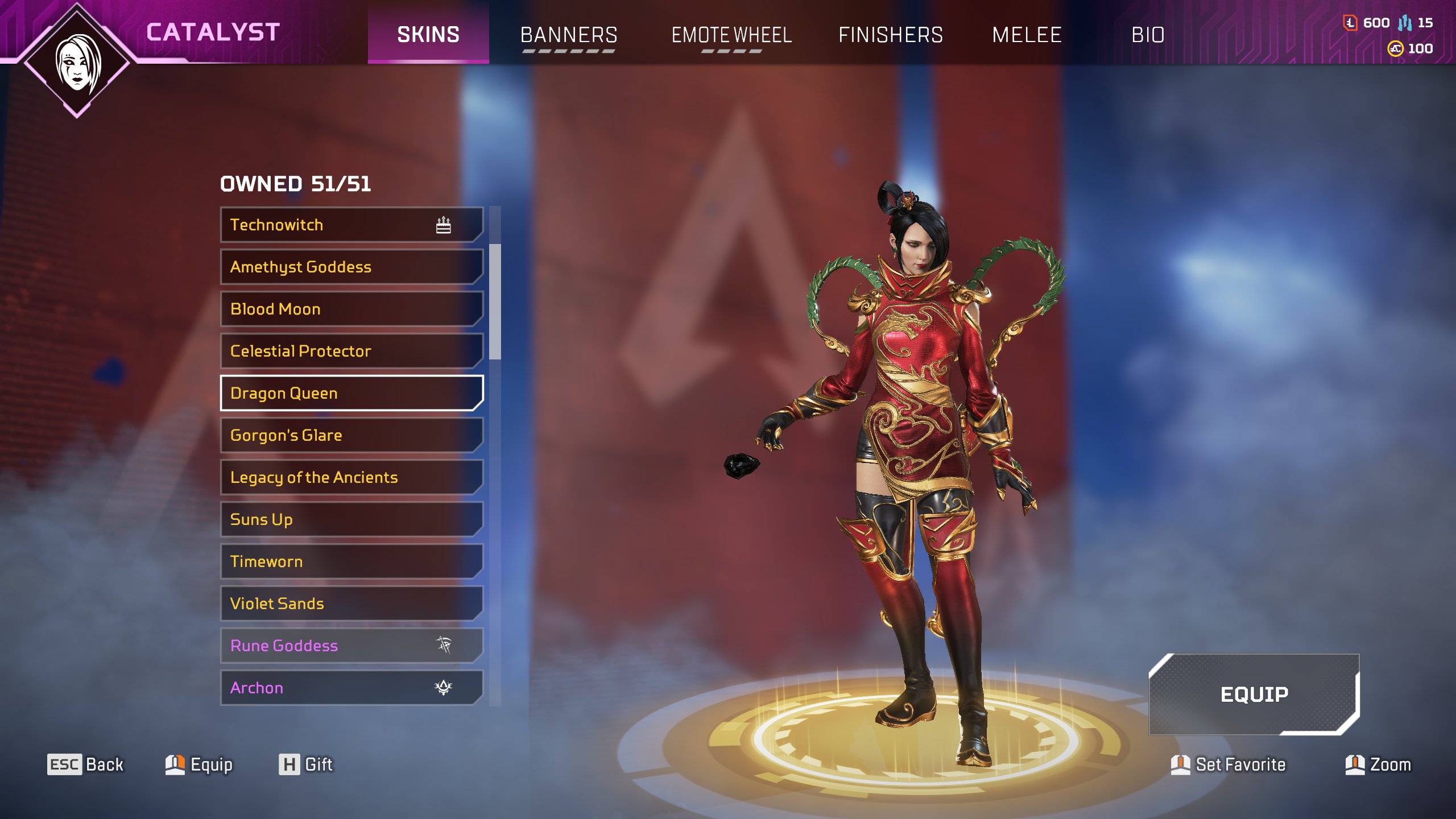Go to the Finishers tab
The image size is (1456, 819).
pyautogui.click(x=891, y=35)
